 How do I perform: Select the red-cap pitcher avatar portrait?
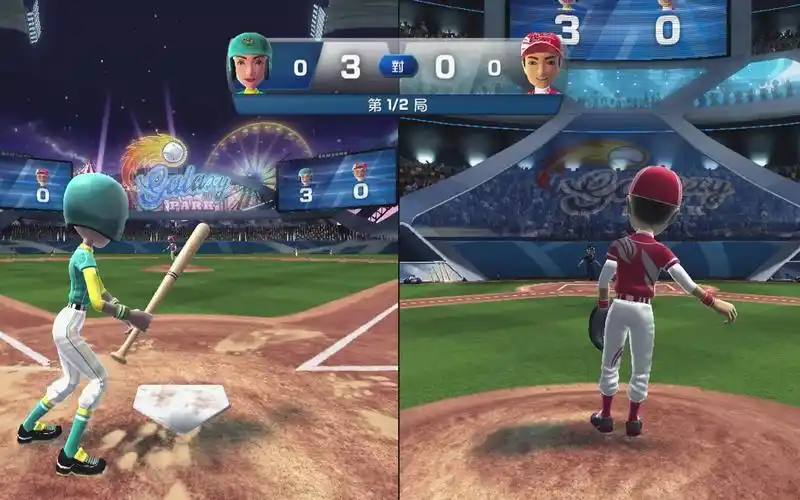click(x=541, y=64)
